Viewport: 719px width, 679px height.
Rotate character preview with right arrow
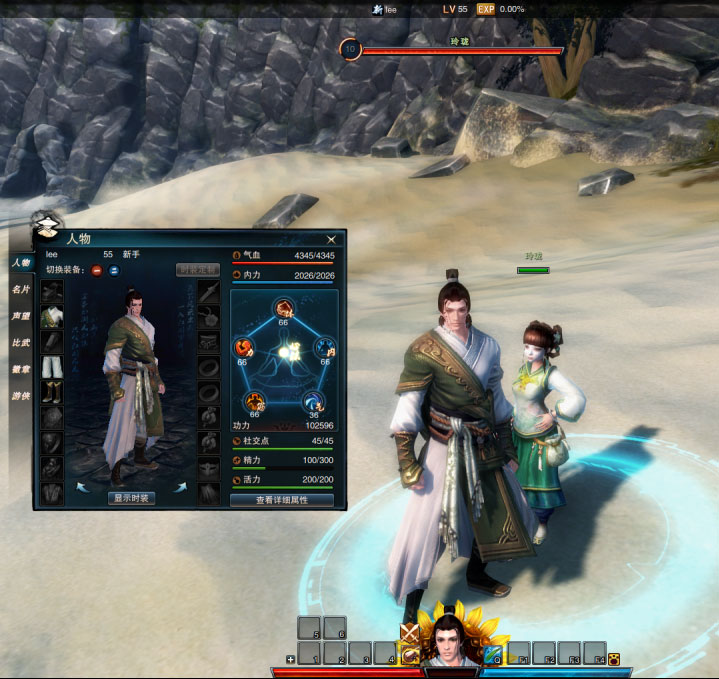[x=182, y=487]
